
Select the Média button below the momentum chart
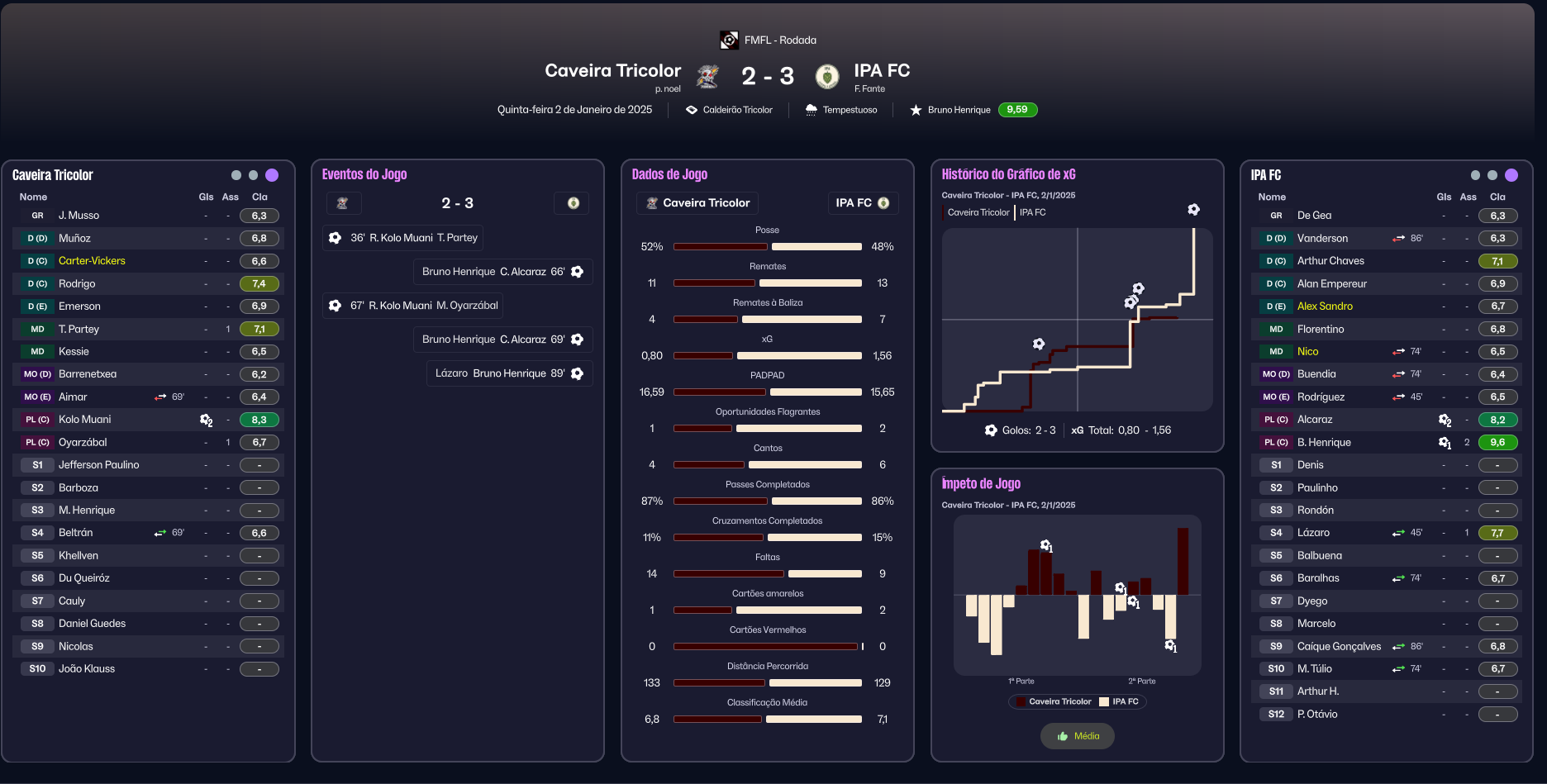click(x=1078, y=736)
